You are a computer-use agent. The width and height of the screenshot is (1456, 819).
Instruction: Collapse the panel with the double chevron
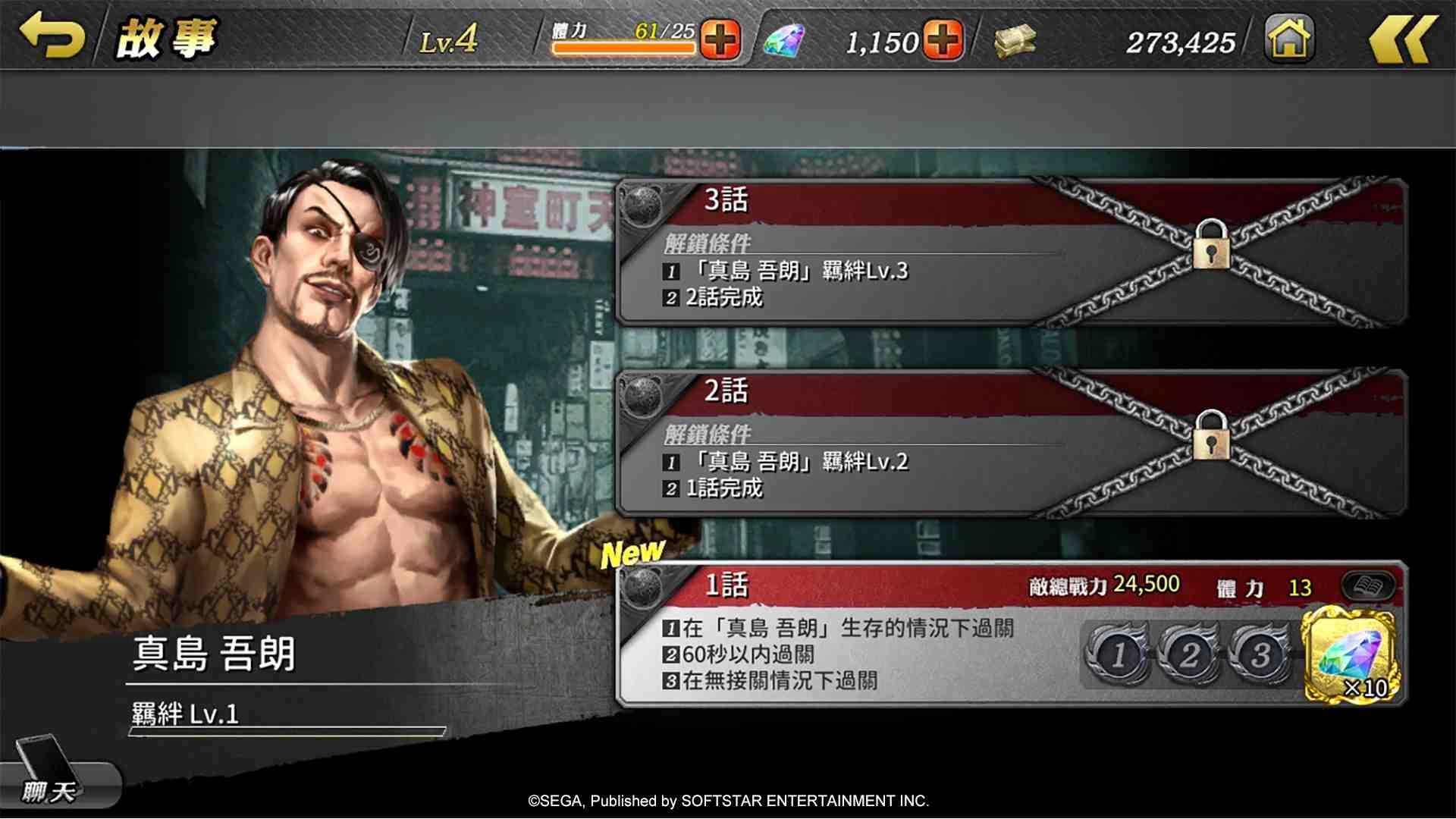(x=1404, y=38)
